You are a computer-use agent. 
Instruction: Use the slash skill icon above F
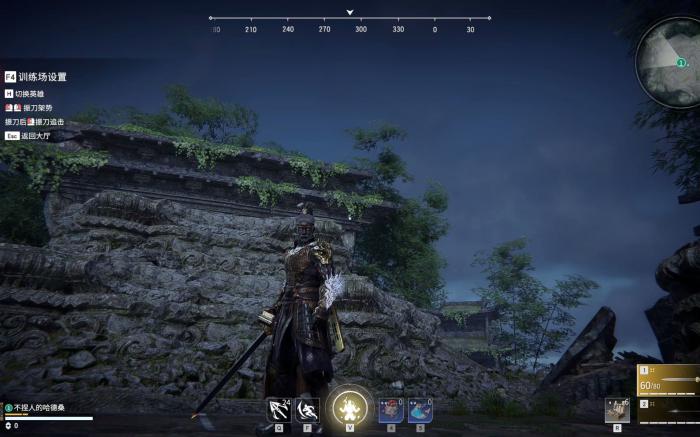[308, 409]
